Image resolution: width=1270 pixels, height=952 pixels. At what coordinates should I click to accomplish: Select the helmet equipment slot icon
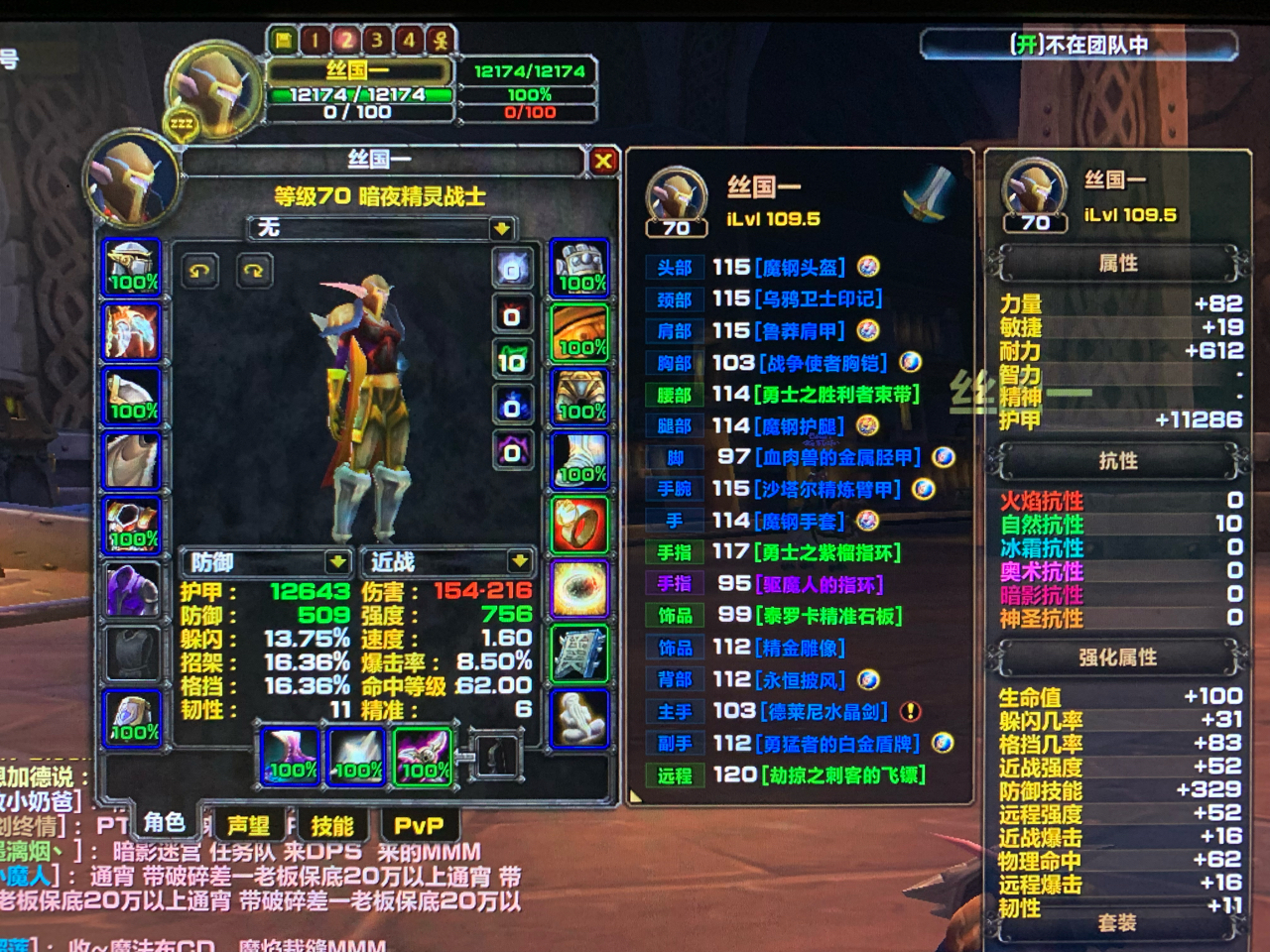click(133, 268)
